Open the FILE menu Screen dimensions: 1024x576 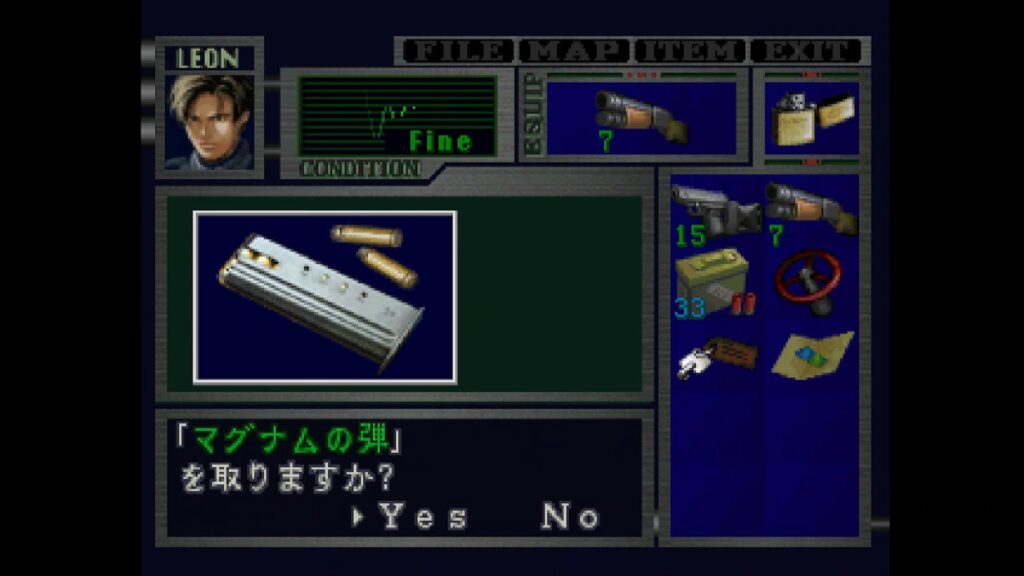coord(456,50)
